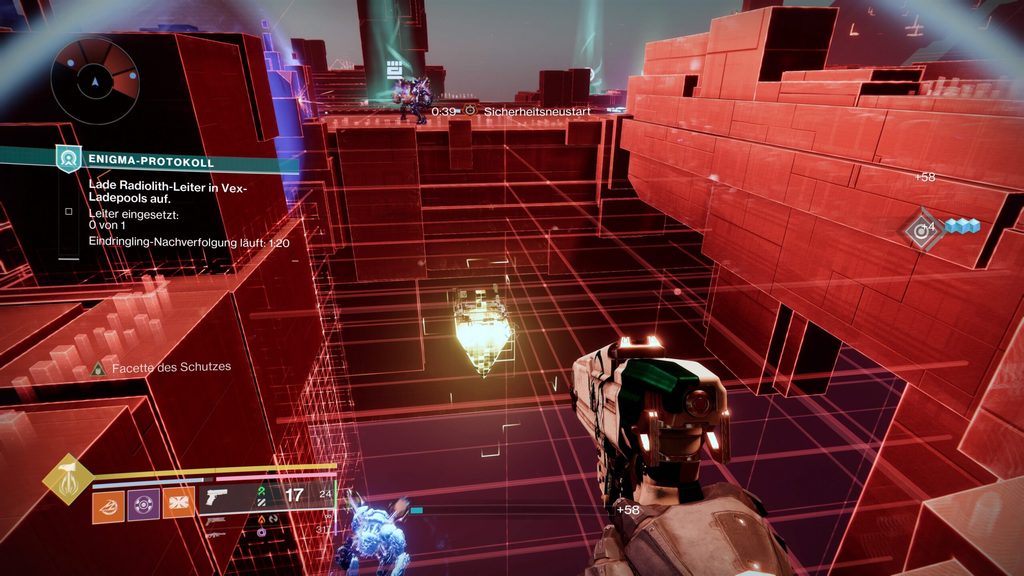Select the equipped sidearm weapon slot

[217, 495]
